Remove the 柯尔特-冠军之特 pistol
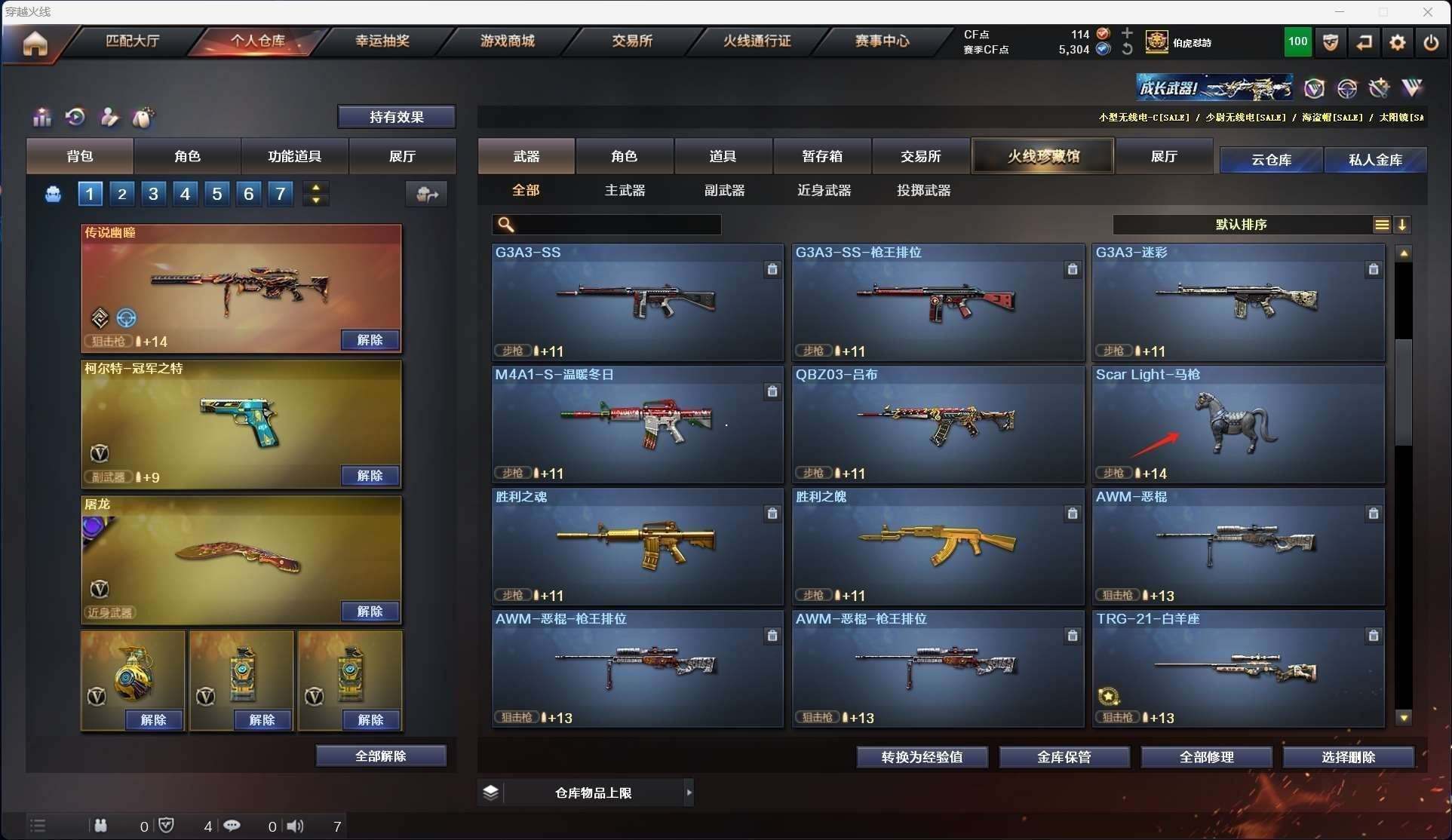Viewport: 1452px width, 840px height. tap(370, 476)
